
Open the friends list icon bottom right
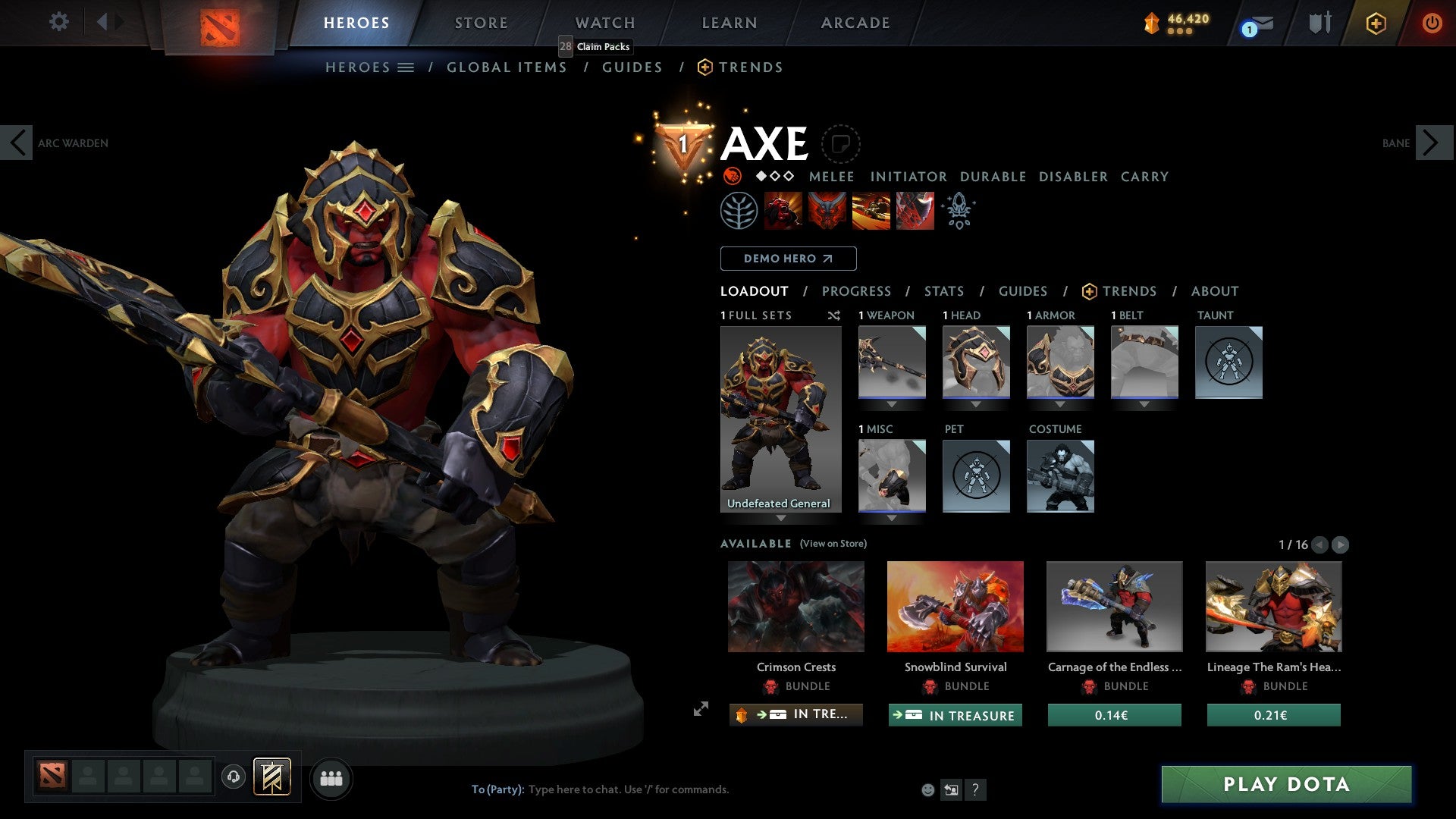tap(331, 778)
